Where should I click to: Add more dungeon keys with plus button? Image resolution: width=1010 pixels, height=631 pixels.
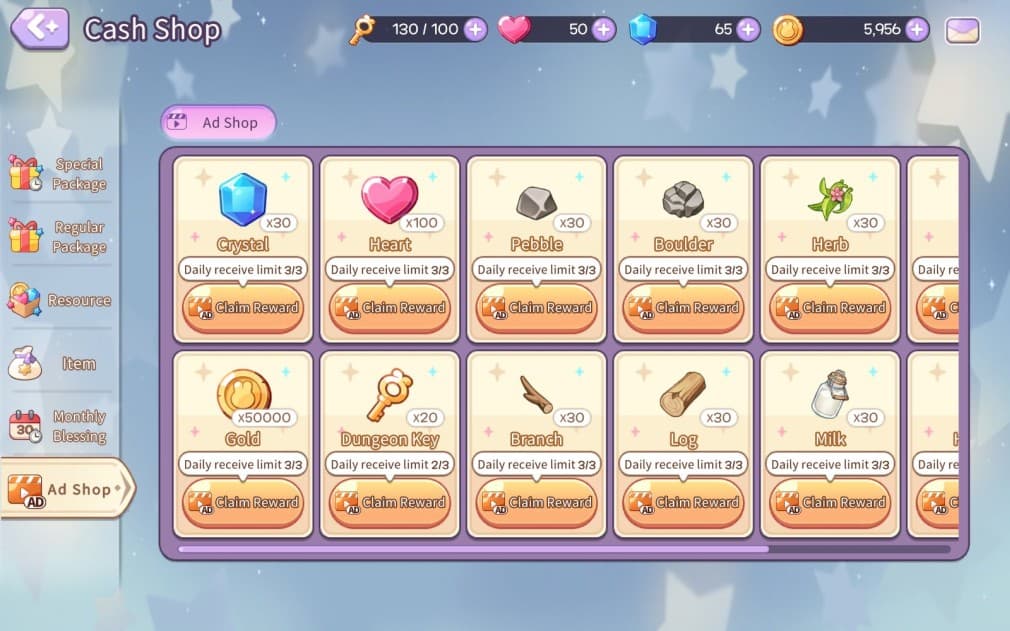coord(475,29)
